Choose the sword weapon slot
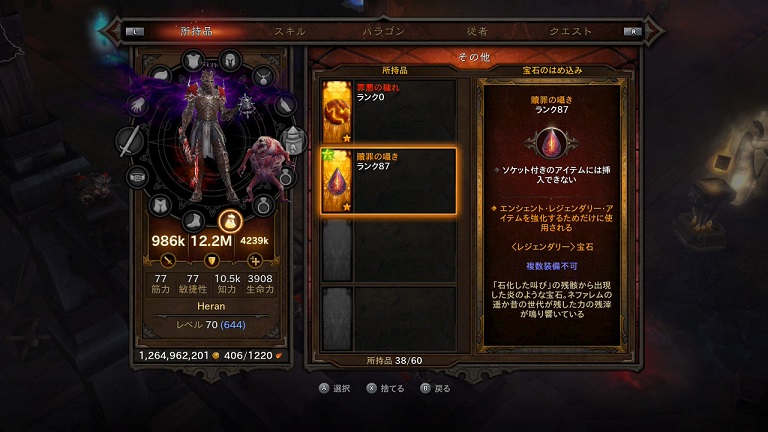768x432 pixels. [x=129, y=141]
